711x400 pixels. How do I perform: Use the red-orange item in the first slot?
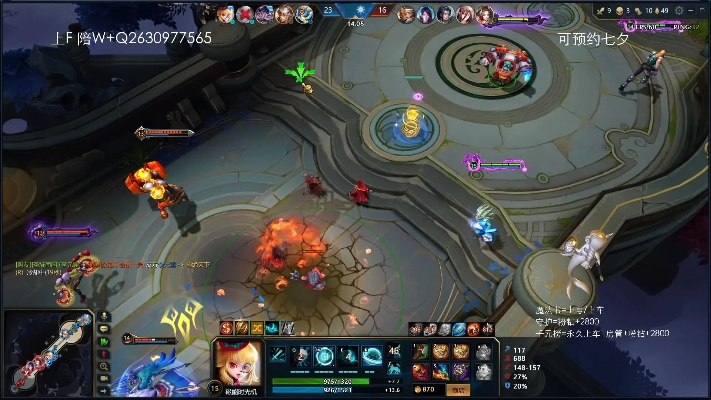(422, 352)
